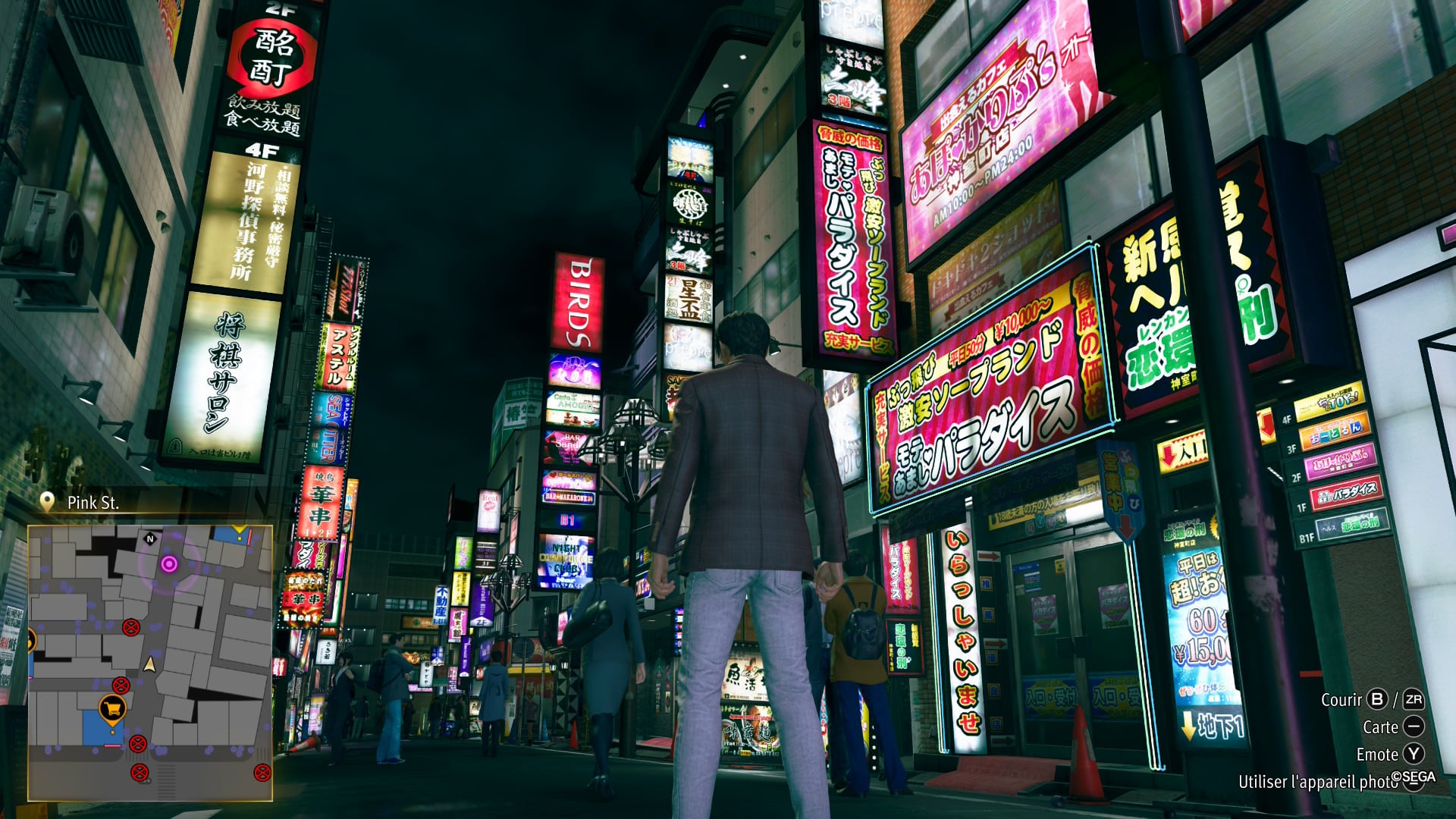Select the player arrow on the minimap
The width and height of the screenshot is (1456, 819).
click(x=150, y=665)
